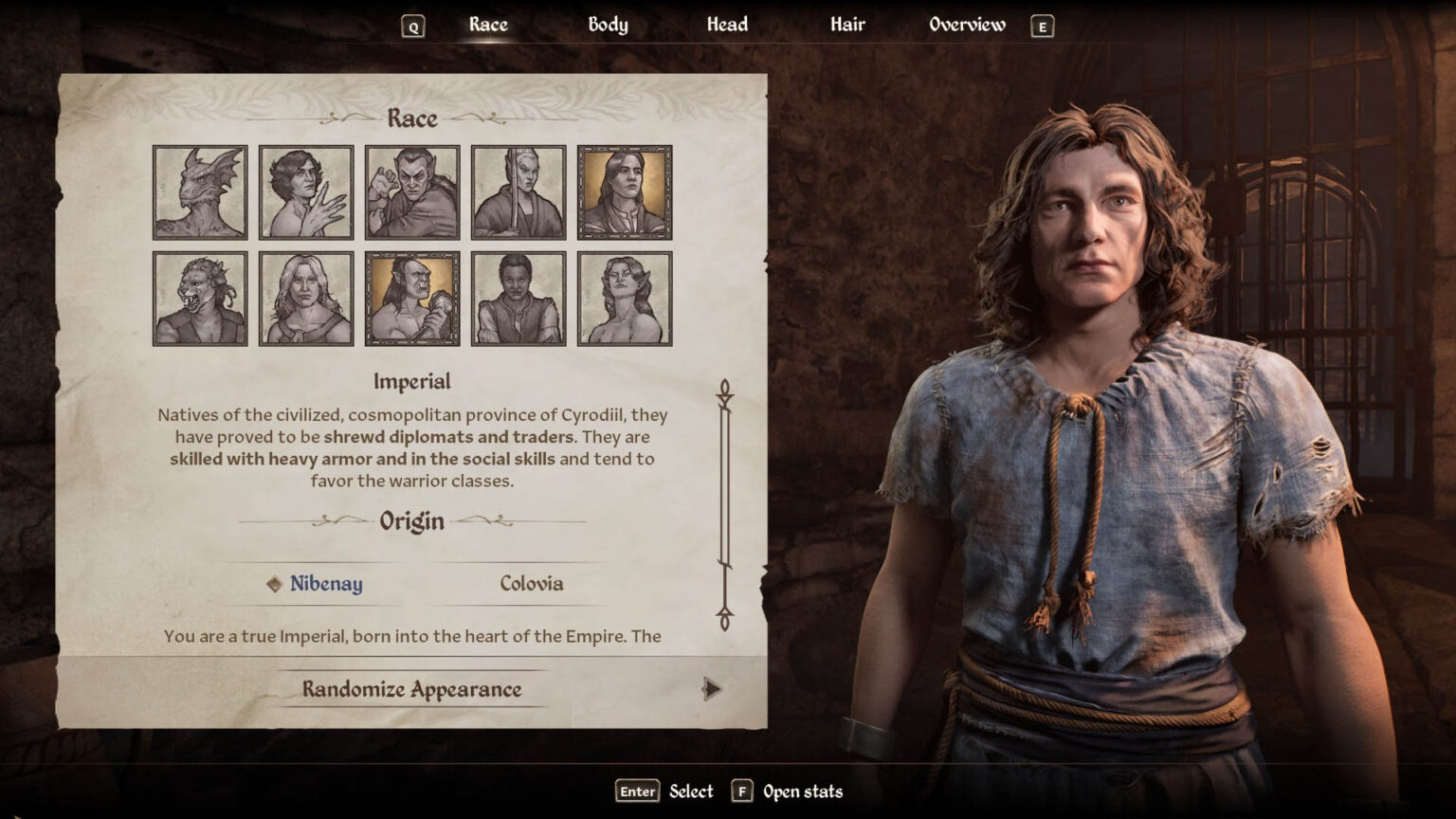The height and width of the screenshot is (819, 1456).
Task: Select the Khajiit race portrait
Action: click(199, 297)
